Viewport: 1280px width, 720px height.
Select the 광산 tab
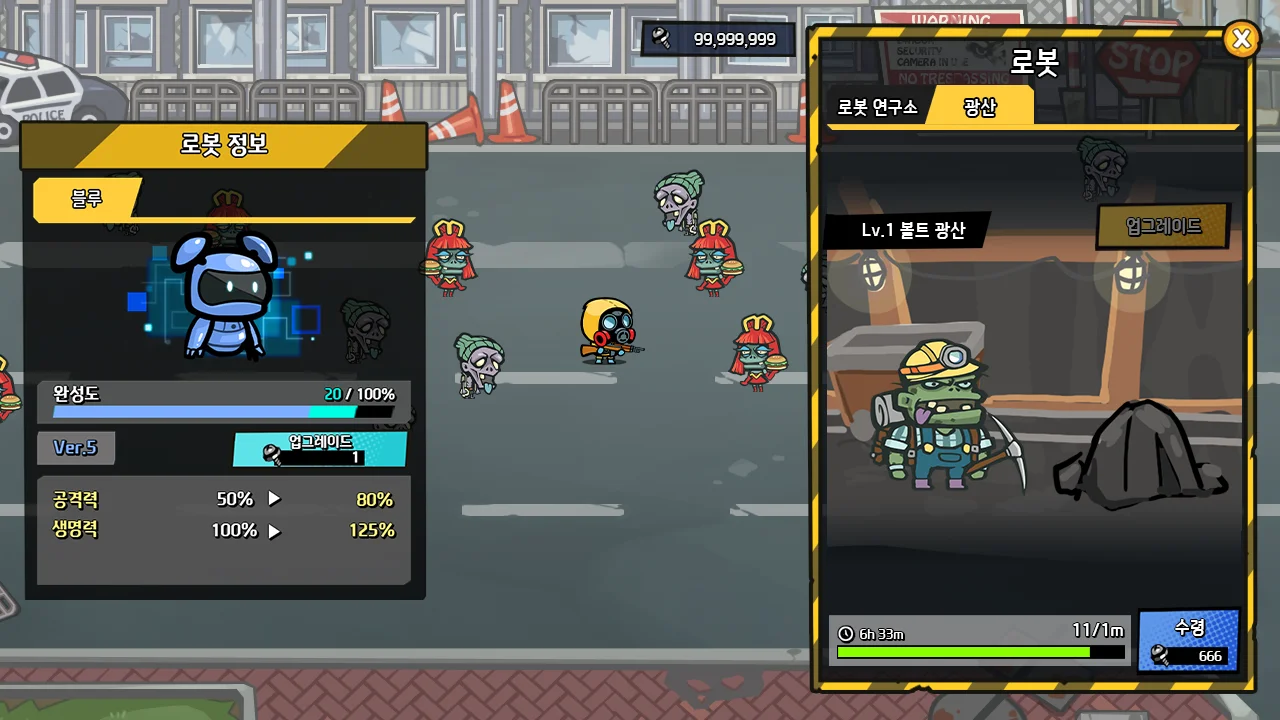click(980, 107)
